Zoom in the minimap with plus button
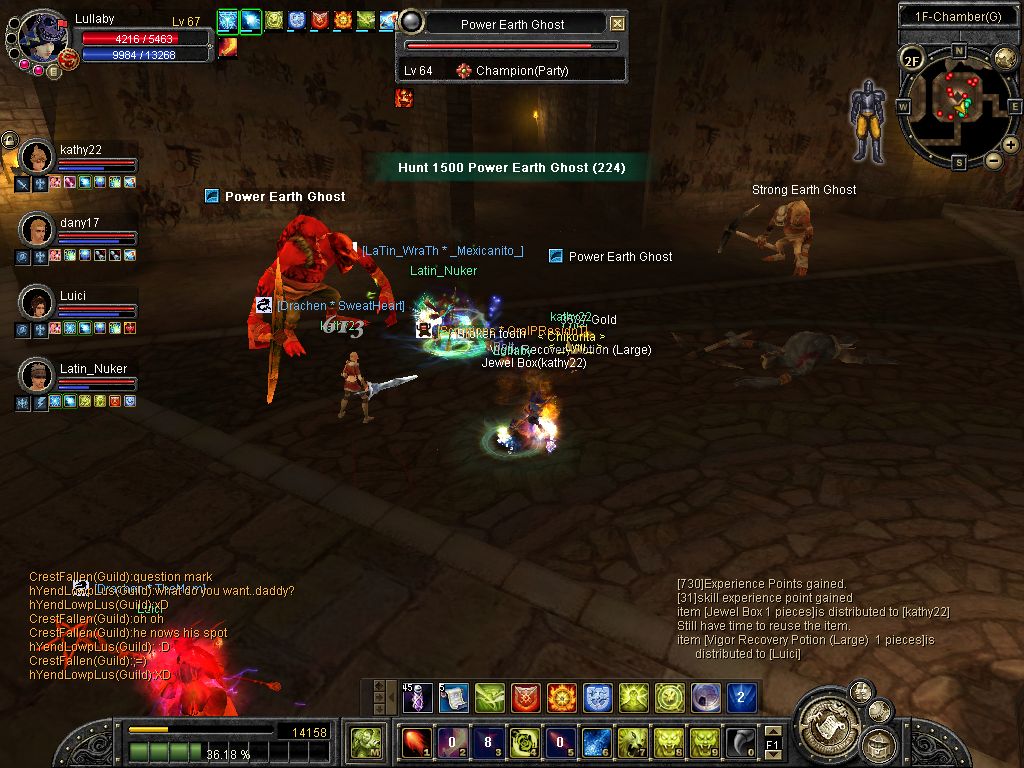This screenshot has height=768, width=1024. coord(1011,145)
